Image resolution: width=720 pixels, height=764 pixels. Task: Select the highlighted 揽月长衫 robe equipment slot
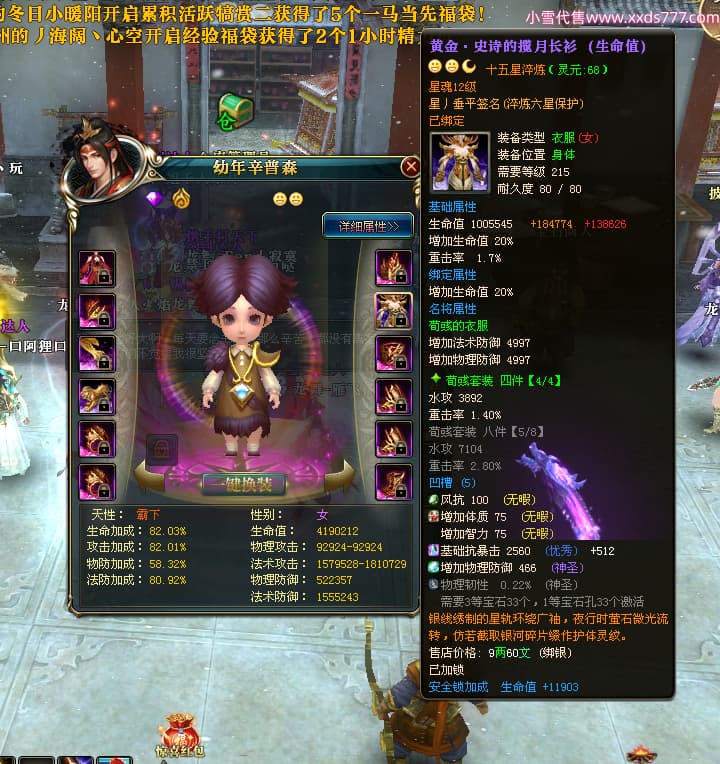coord(393,311)
